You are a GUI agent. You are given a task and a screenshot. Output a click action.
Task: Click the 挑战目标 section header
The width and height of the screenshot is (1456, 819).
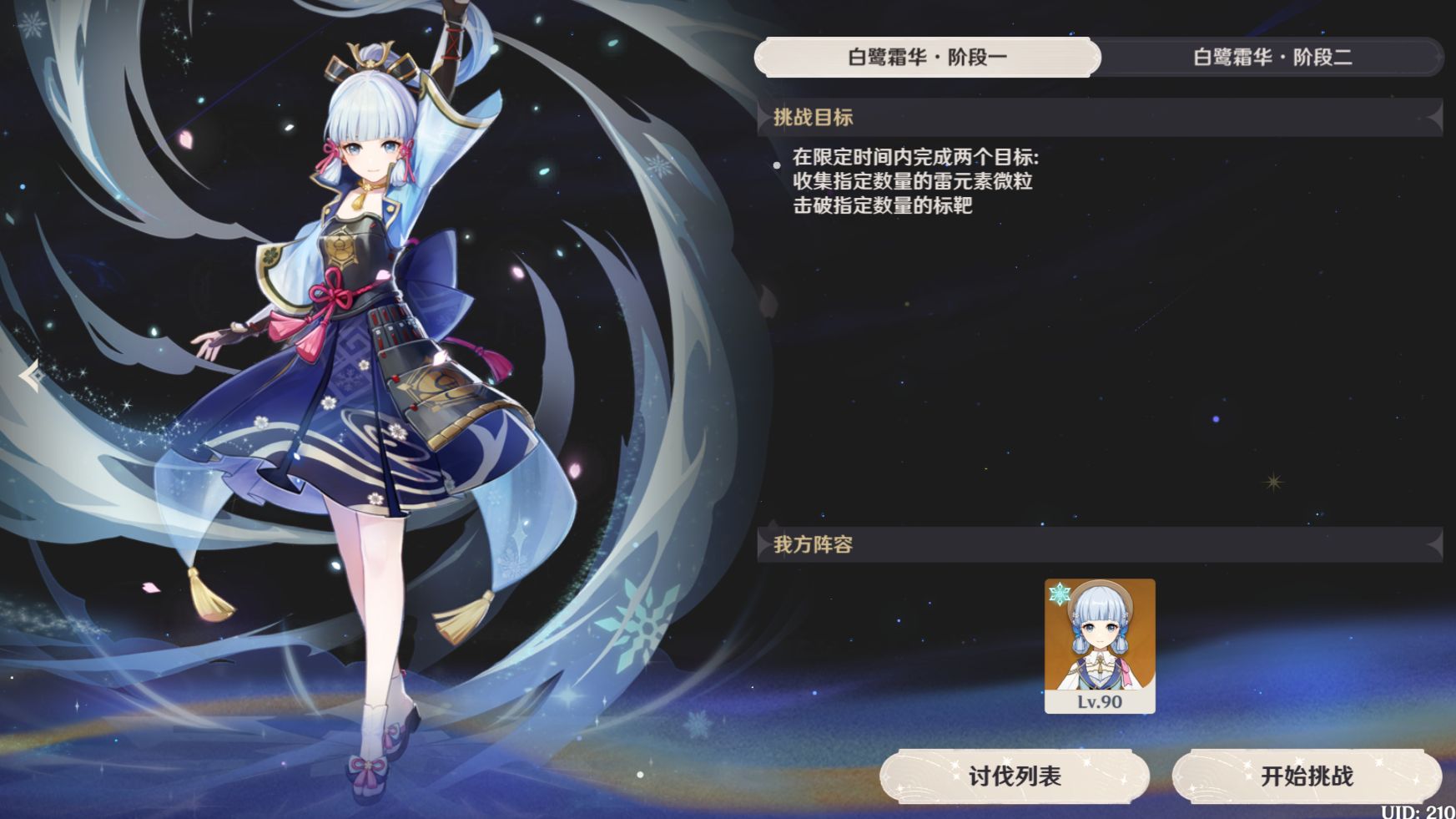(x=814, y=118)
